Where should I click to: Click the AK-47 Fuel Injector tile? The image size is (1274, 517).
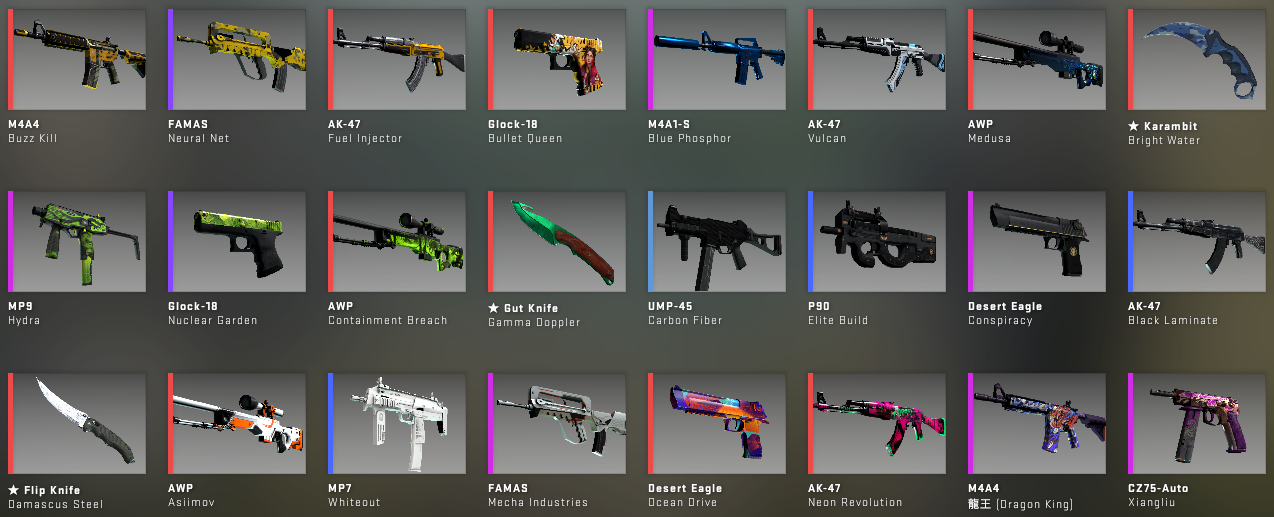coord(397,60)
